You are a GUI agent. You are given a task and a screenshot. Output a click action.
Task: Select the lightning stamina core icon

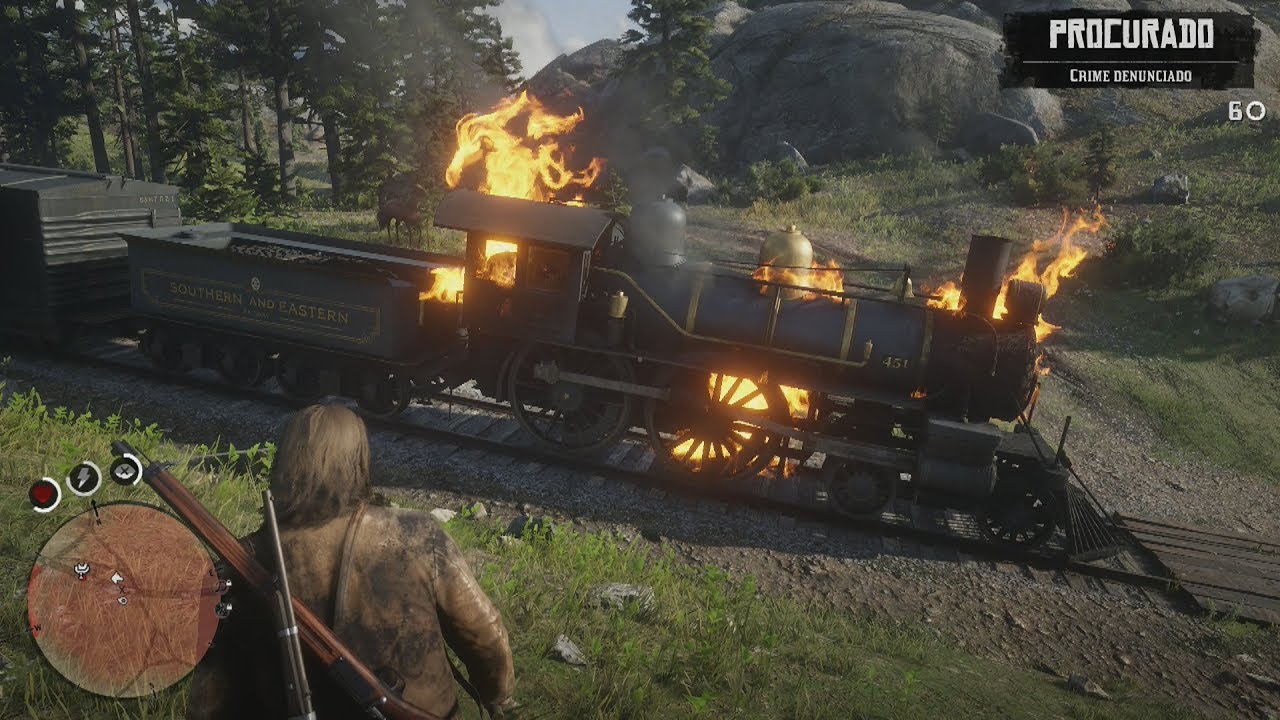[x=83, y=477]
